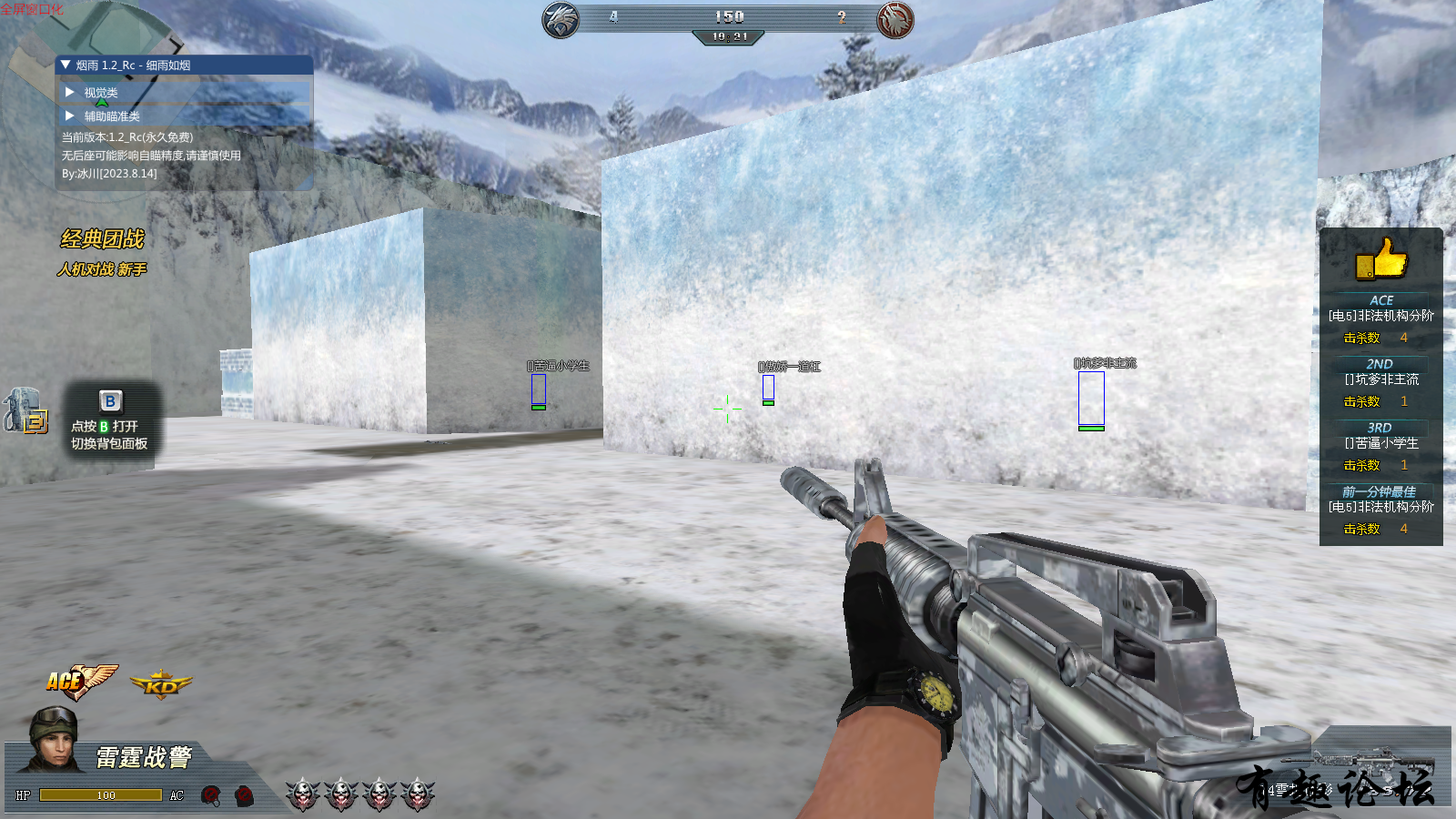Click the blue team emblem beside the score
Image resolution: width=1456 pixels, height=819 pixels.
click(561, 19)
